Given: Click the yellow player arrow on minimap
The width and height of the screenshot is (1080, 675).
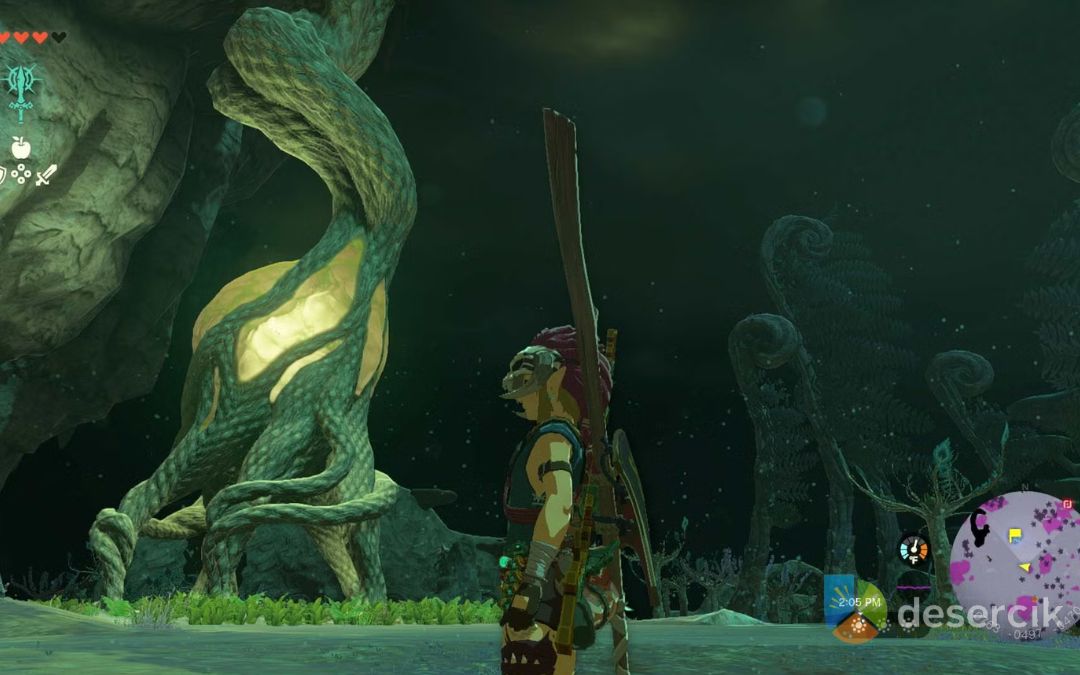Looking at the screenshot, I should click(x=1025, y=568).
